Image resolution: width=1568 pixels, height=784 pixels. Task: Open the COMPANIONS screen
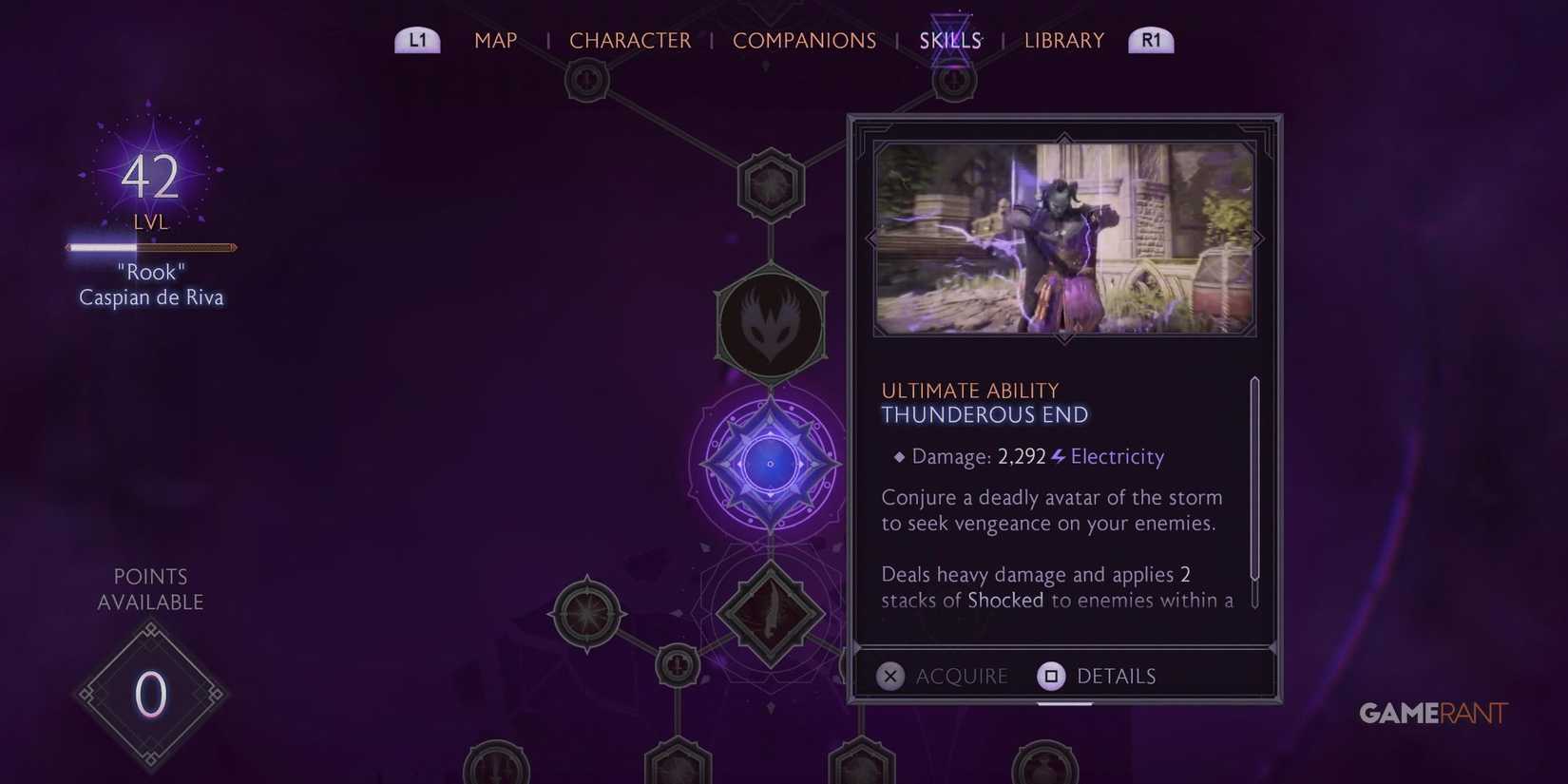click(x=804, y=40)
